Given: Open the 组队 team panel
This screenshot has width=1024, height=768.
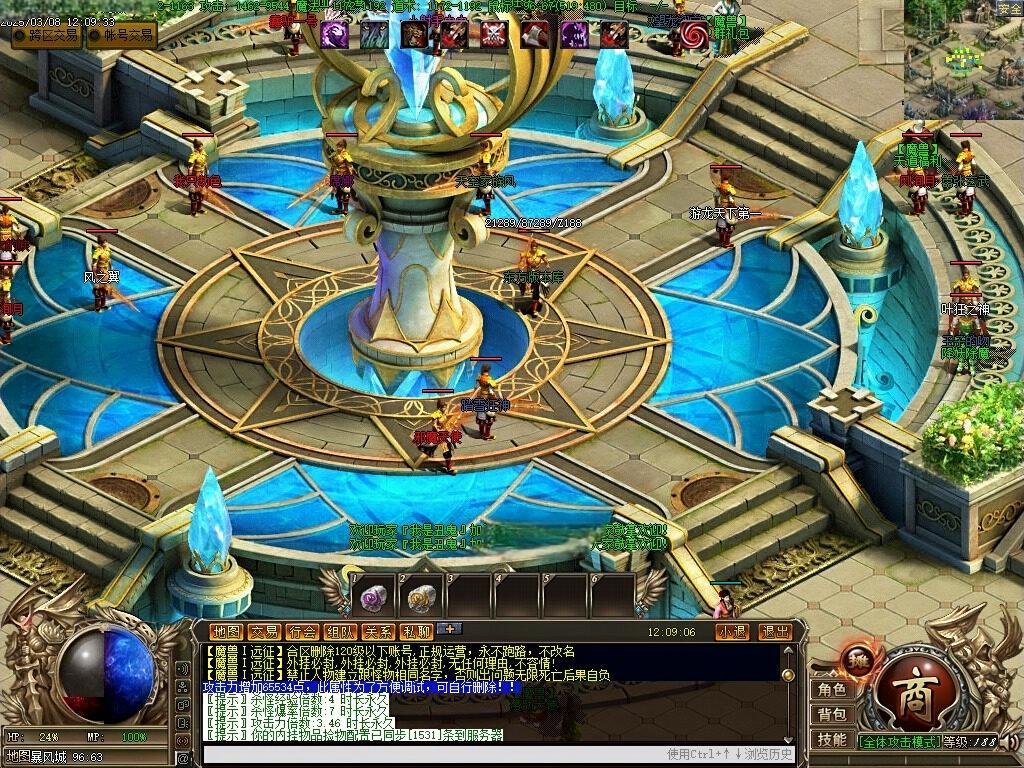Looking at the screenshot, I should point(340,632).
